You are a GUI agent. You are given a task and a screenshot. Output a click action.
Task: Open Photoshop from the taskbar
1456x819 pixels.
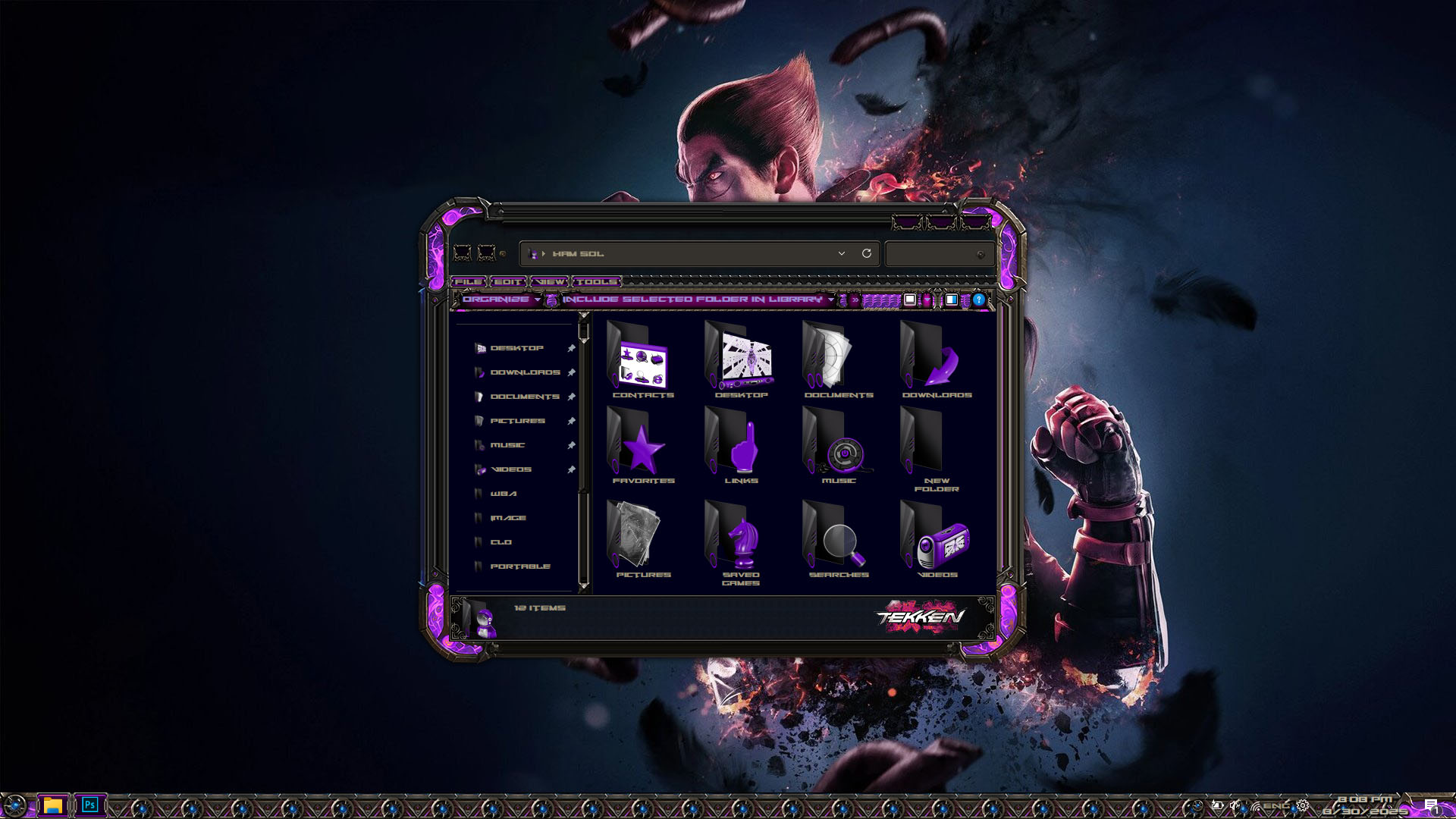[x=90, y=805]
